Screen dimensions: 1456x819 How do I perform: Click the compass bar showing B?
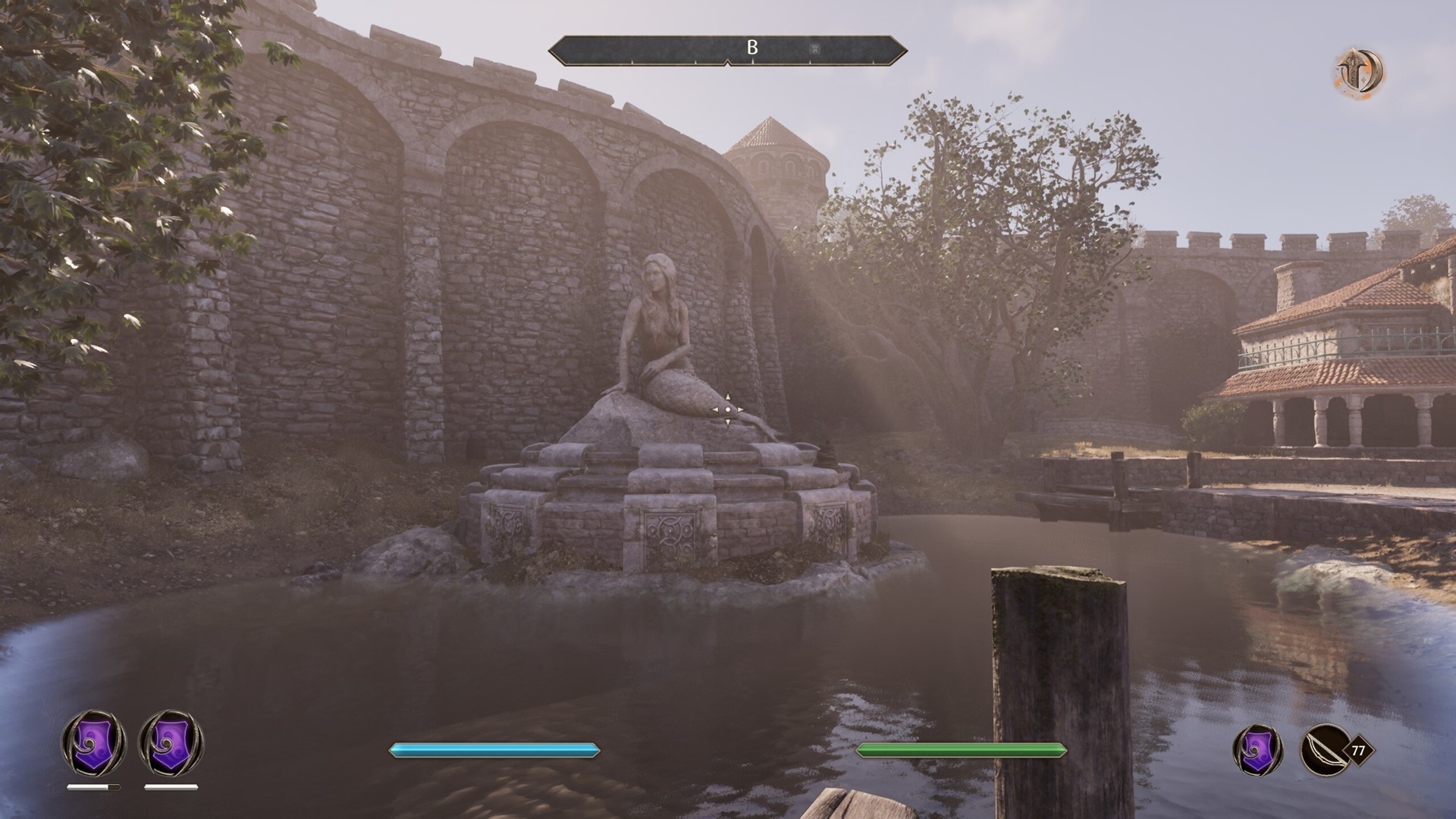click(728, 49)
